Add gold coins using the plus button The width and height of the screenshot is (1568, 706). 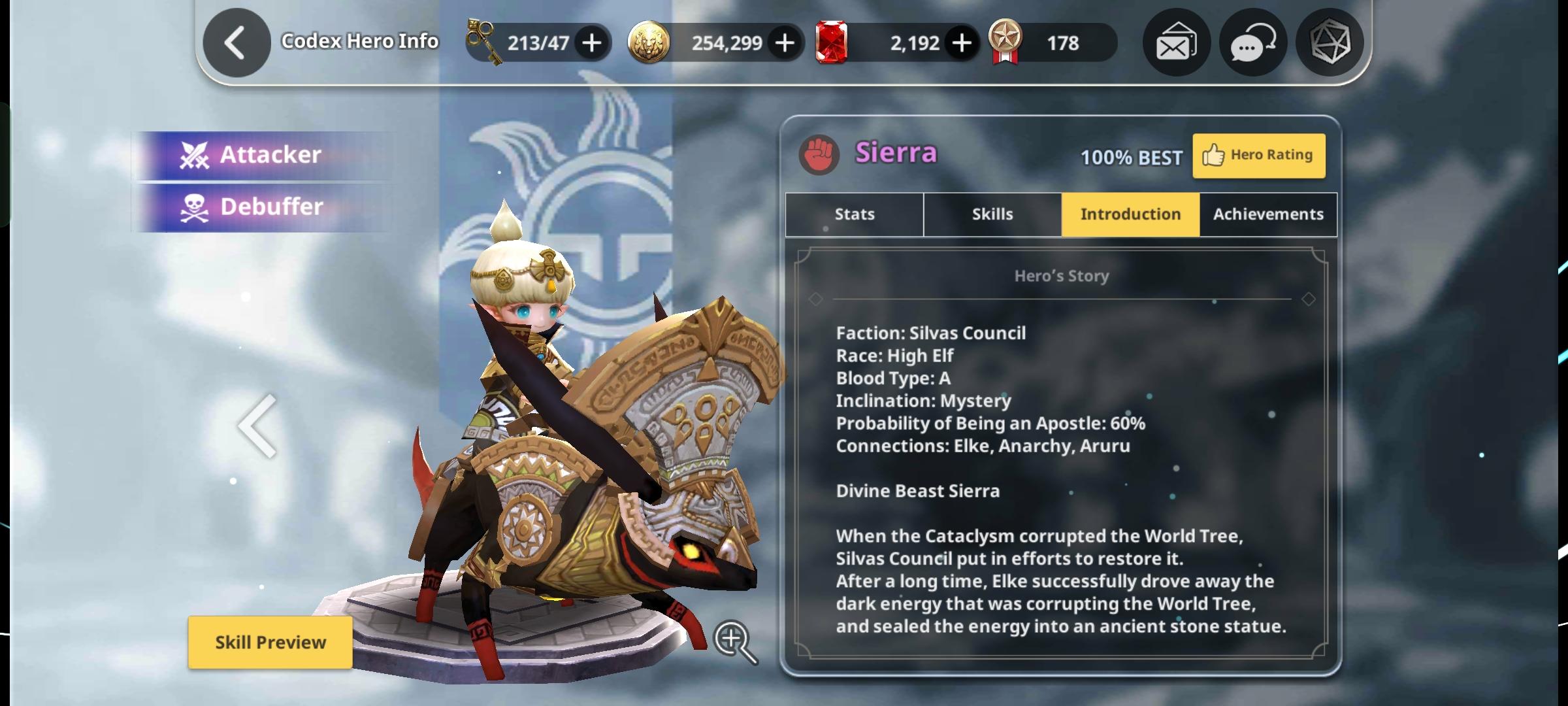785,43
